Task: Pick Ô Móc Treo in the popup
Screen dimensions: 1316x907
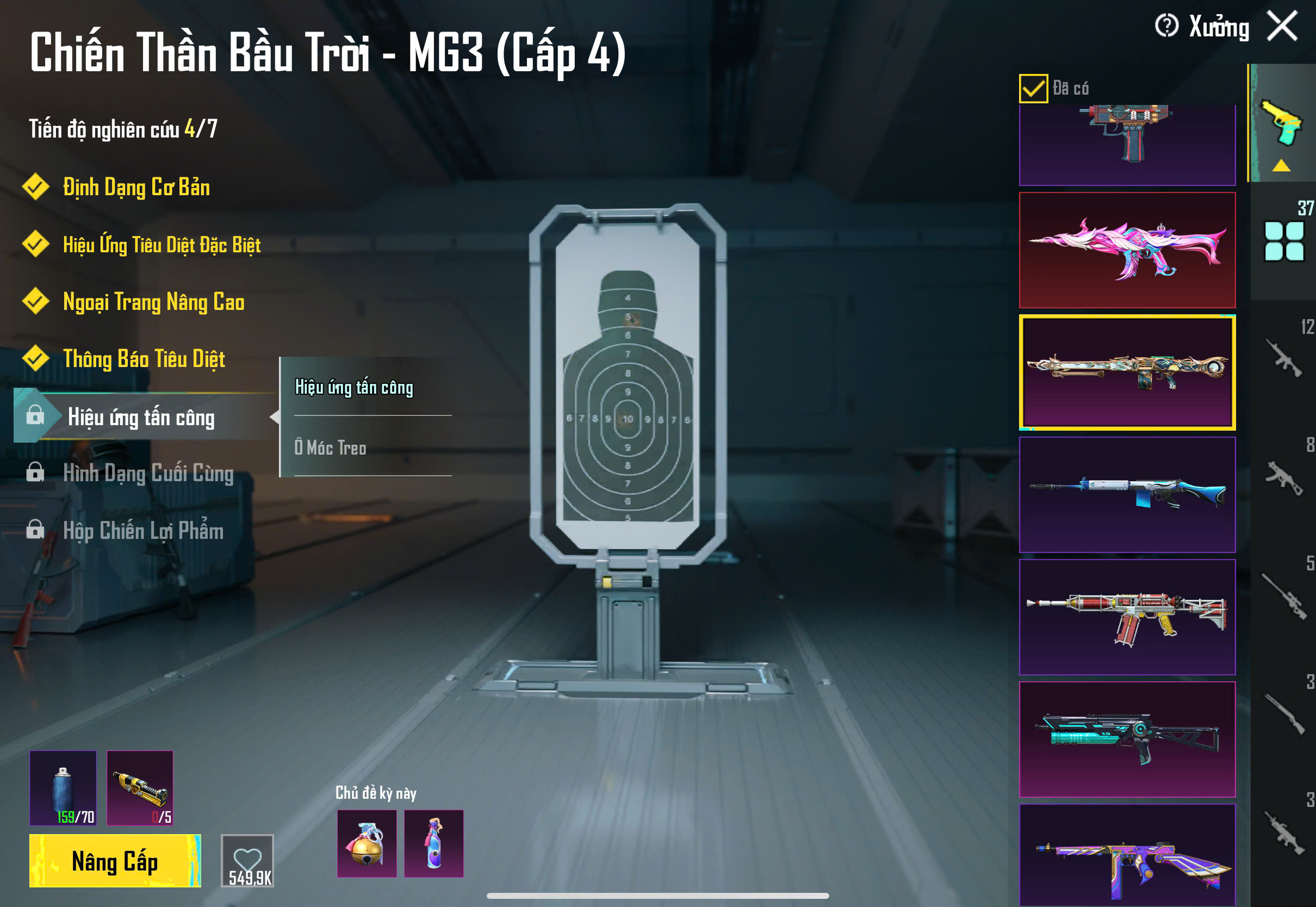Action: (330, 448)
